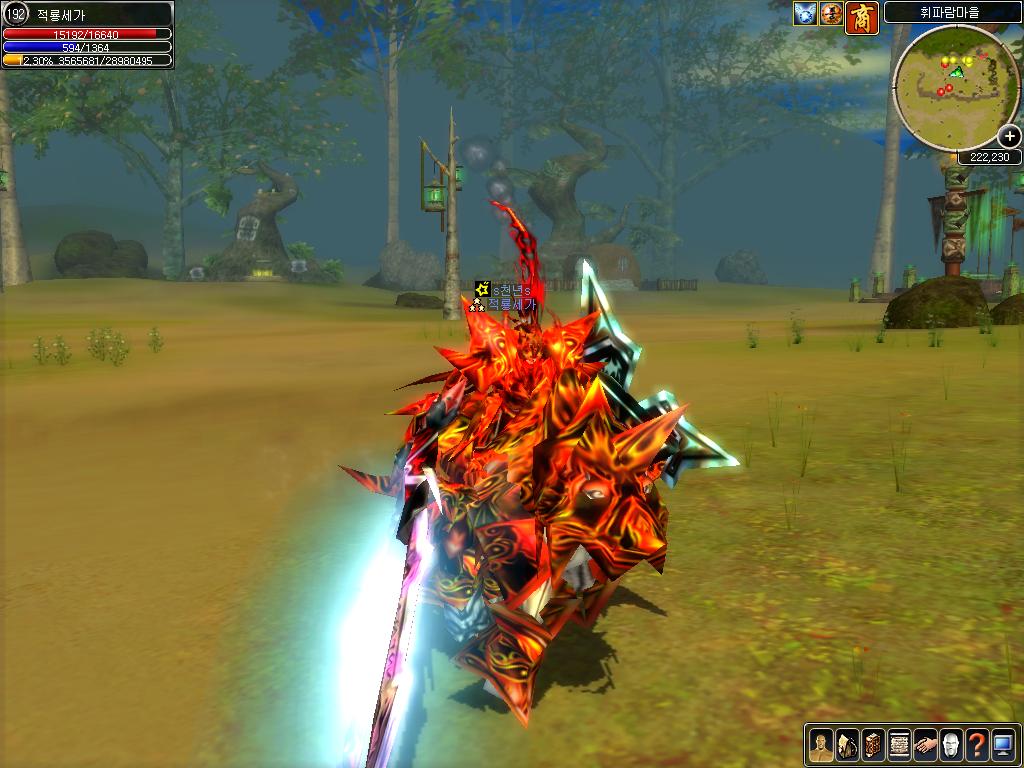This screenshot has width=1024, height=768.
Task: Click the orange orb buff icon
Action: (x=831, y=14)
